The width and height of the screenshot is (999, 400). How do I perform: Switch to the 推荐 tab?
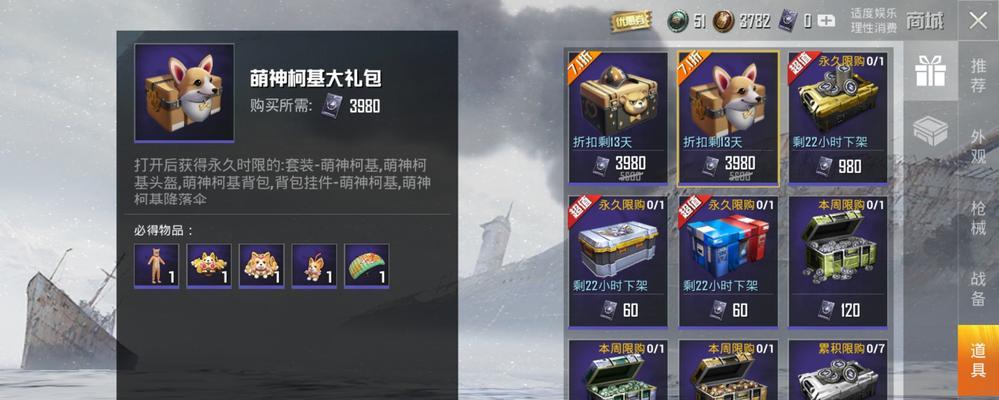pyautogui.click(x=977, y=75)
